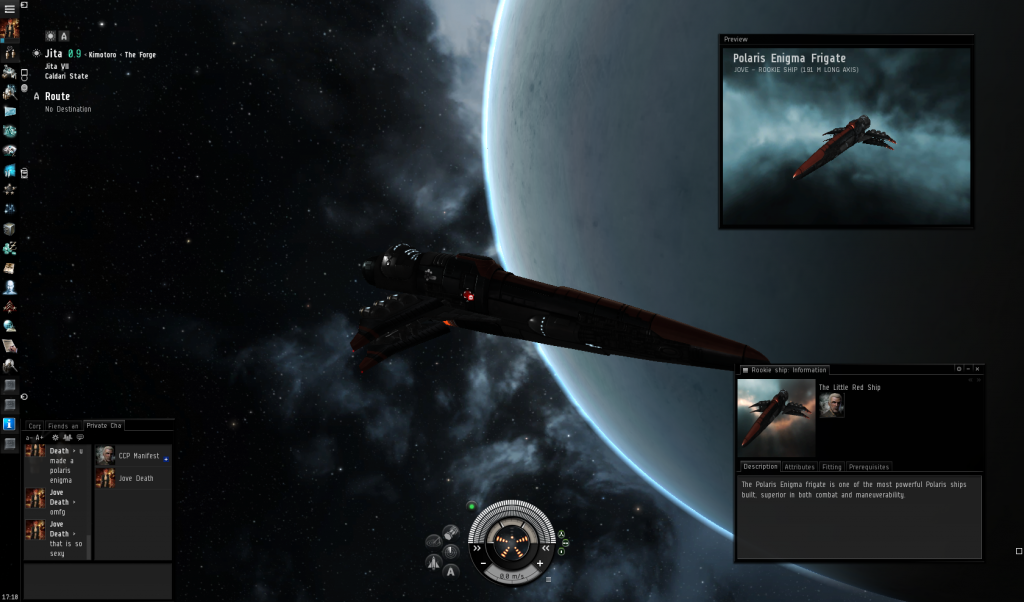Select the Private Chat tab
The width and height of the screenshot is (1024, 602).
pos(103,426)
